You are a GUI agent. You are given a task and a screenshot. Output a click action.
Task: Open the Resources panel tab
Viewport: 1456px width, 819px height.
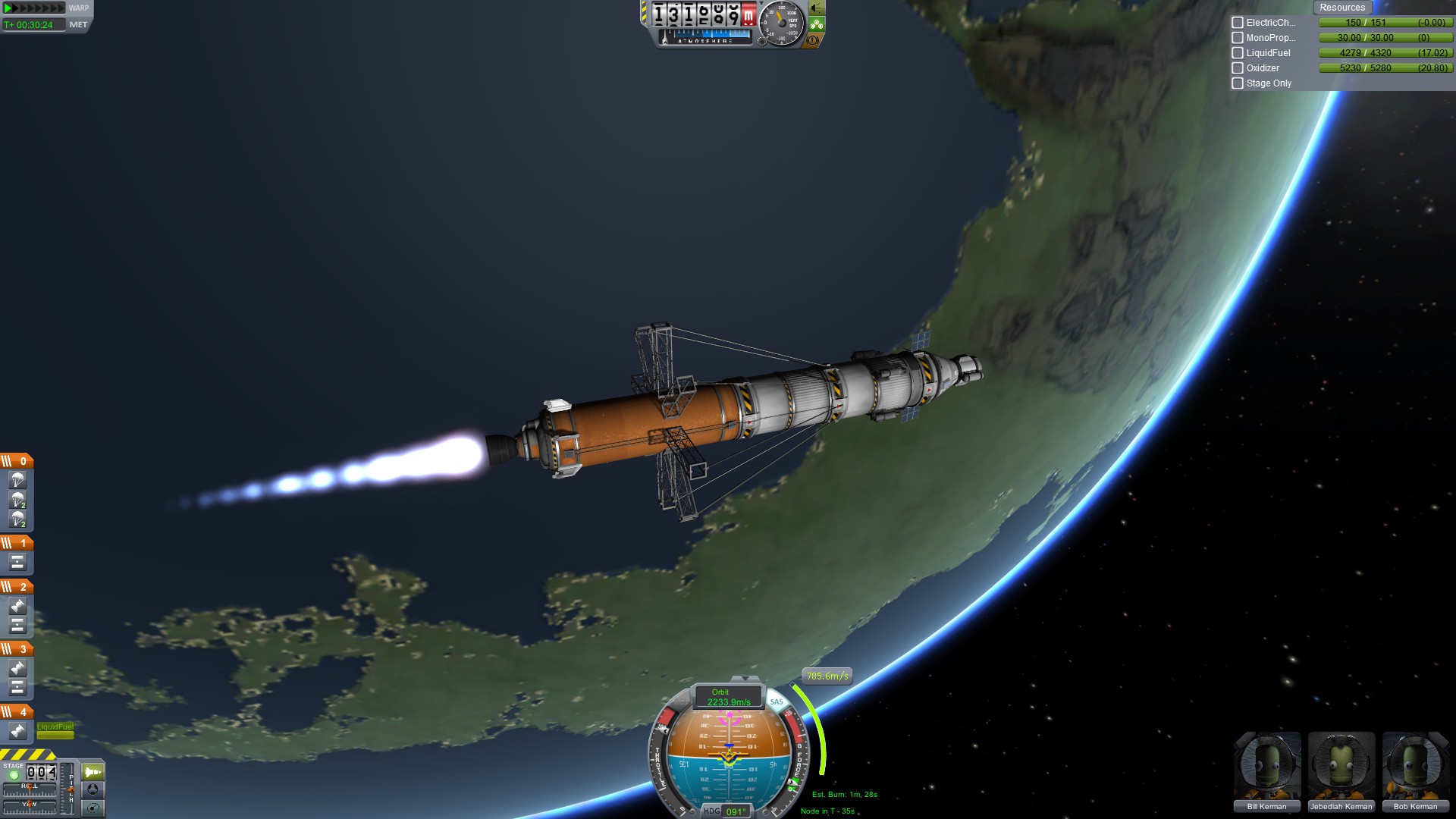(x=1341, y=8)
